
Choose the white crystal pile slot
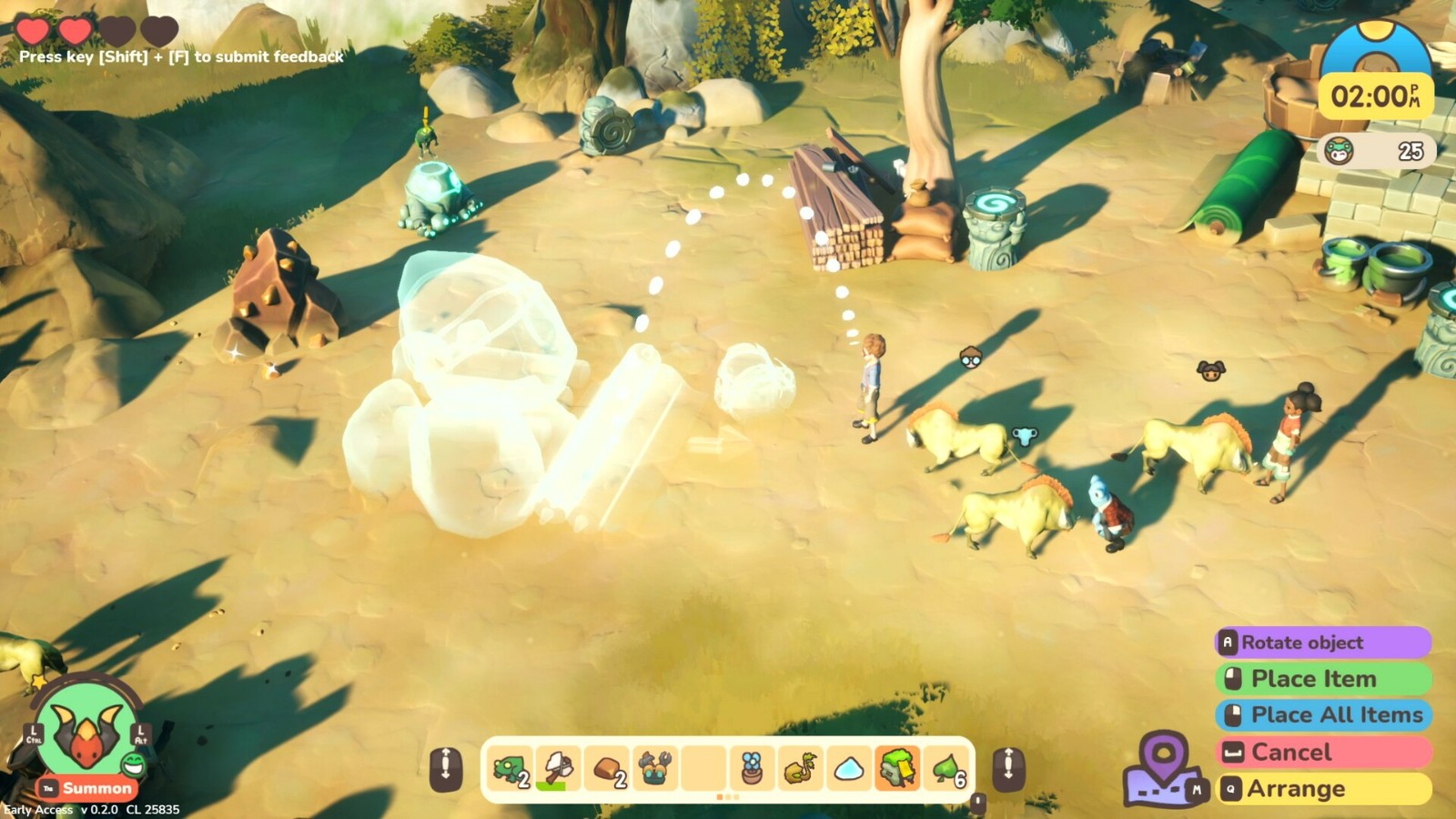(849, 769)
